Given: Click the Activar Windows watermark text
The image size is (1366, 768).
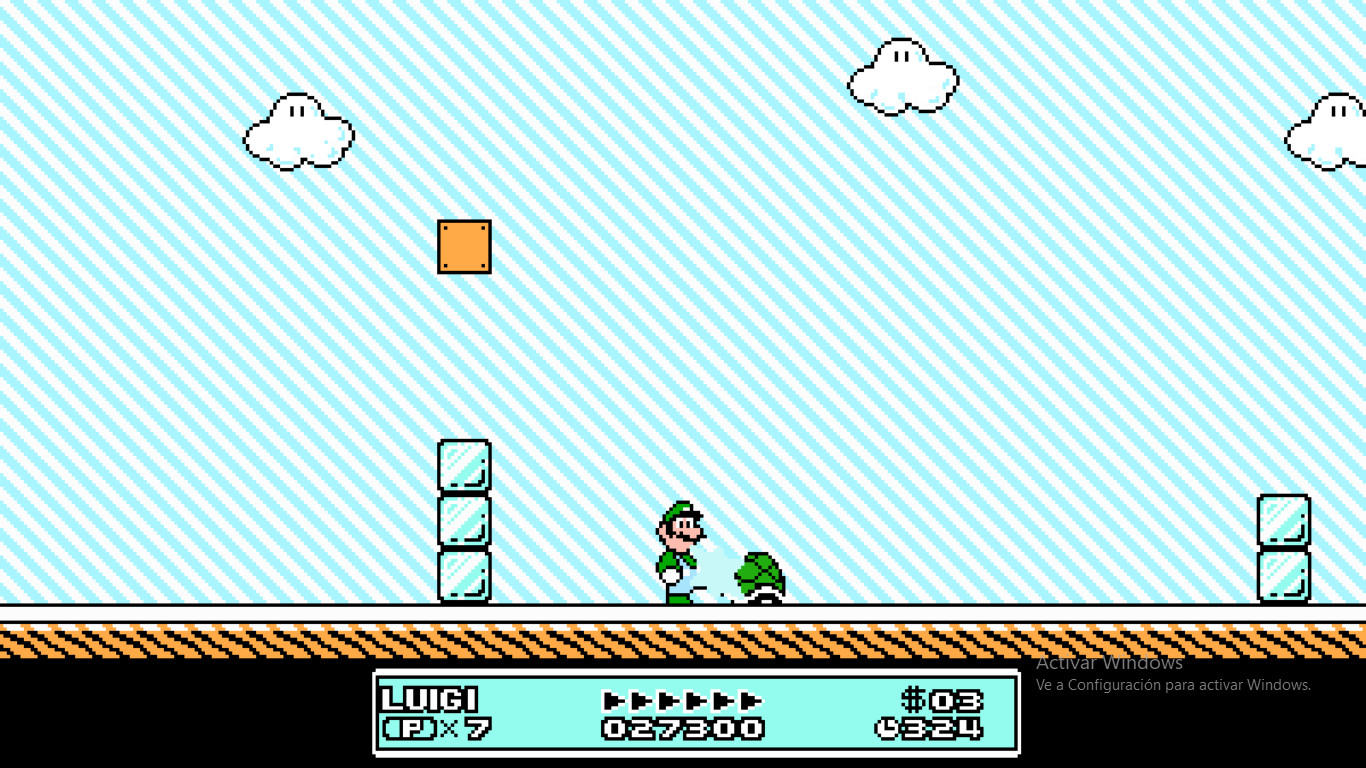Looking at the screenshot, I should (x=1110, y=663).
